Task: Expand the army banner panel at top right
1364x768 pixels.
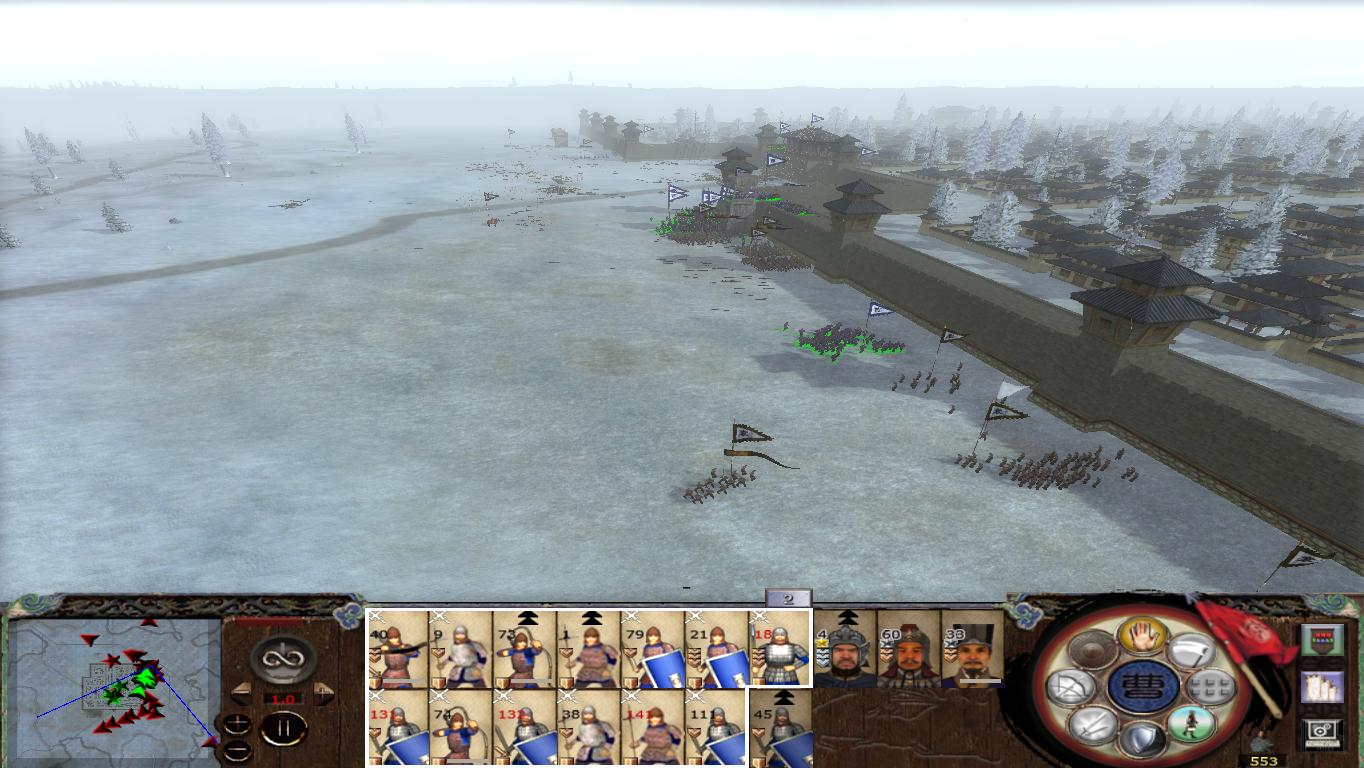Action: tap(1323, 640)
